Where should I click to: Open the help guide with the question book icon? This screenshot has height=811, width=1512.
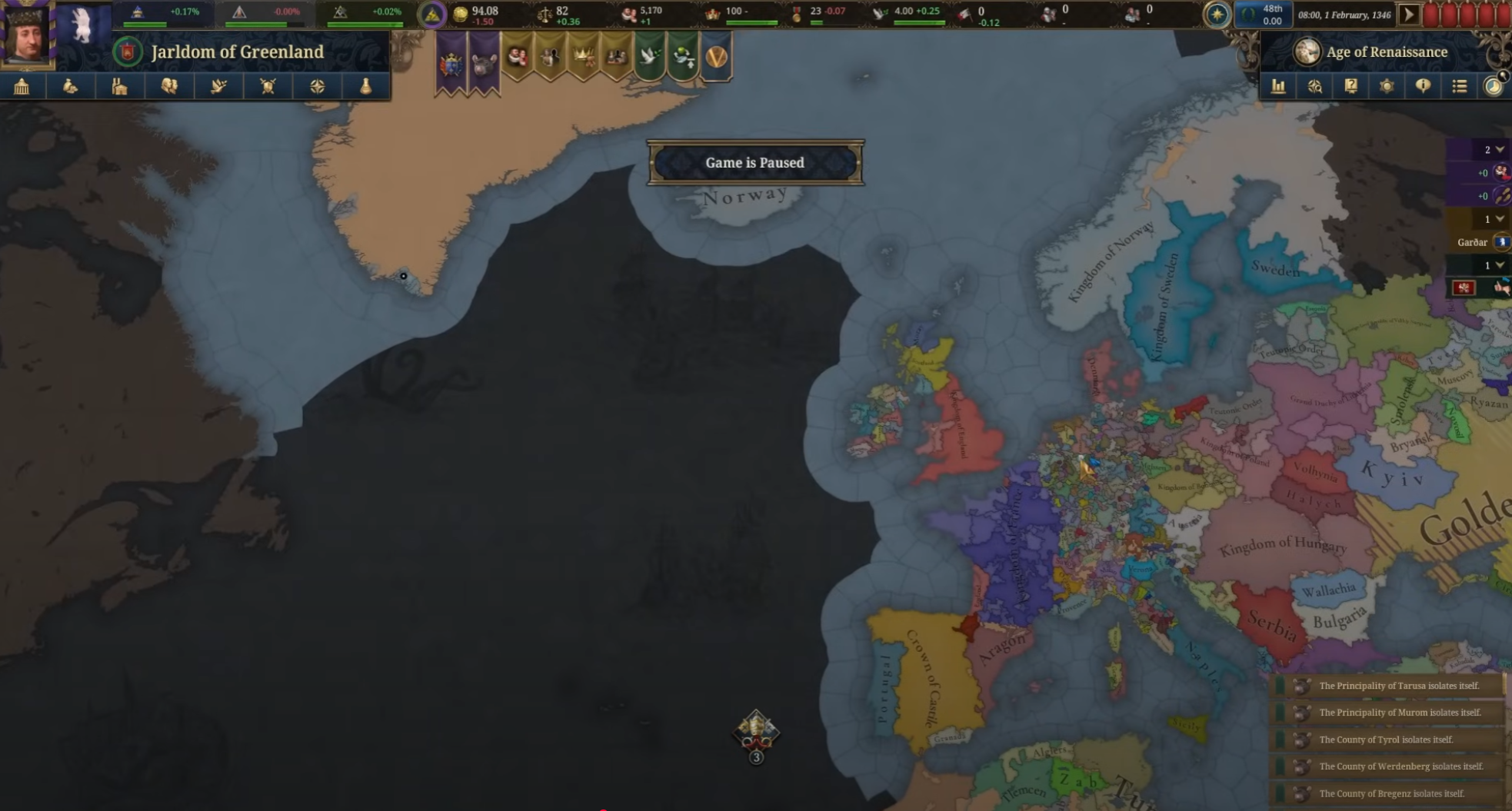tap(1350, 86)
